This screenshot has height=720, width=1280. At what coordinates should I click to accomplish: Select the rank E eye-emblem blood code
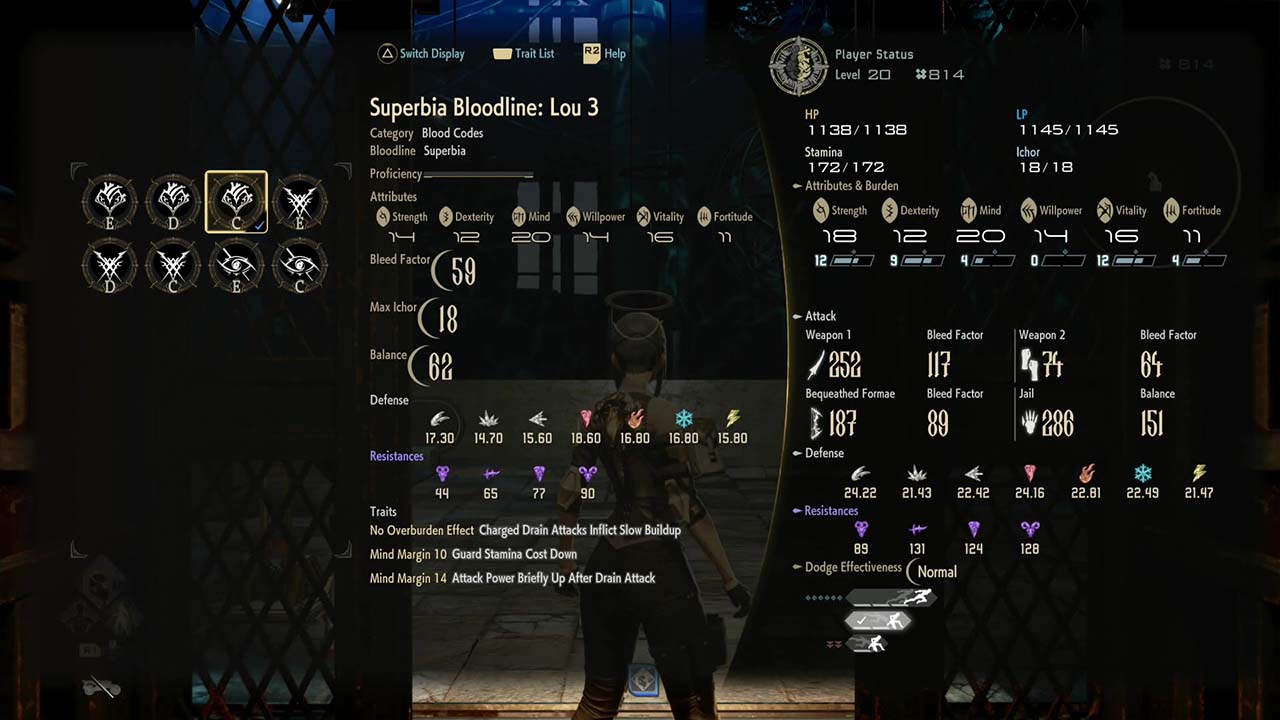[236, 265]
